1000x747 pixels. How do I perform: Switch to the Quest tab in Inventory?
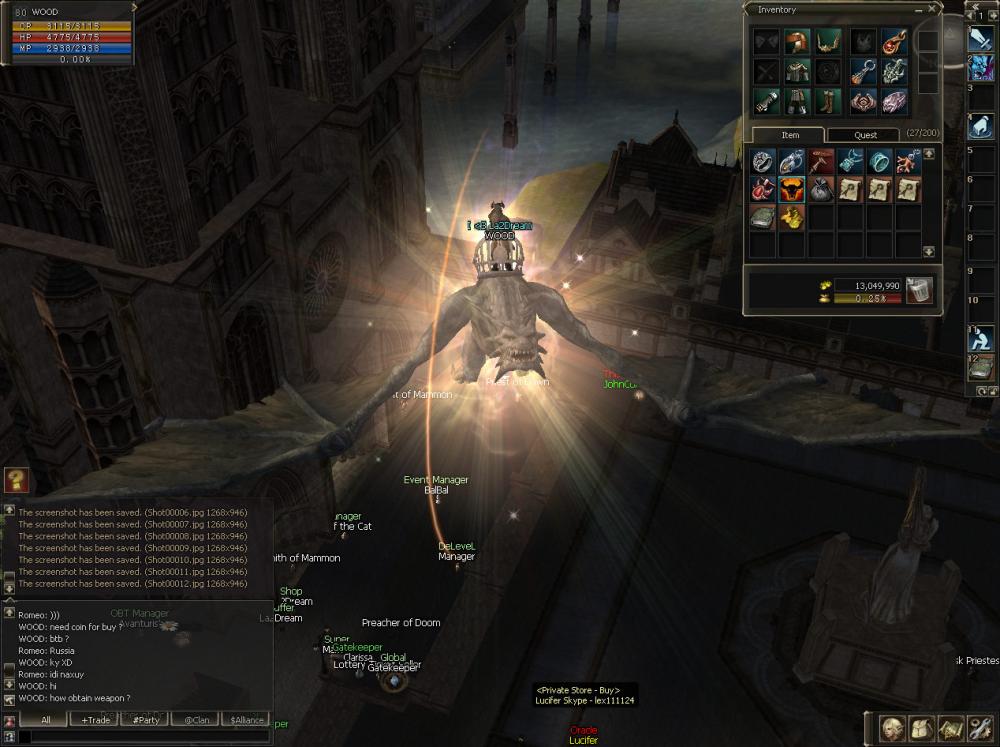865,135
